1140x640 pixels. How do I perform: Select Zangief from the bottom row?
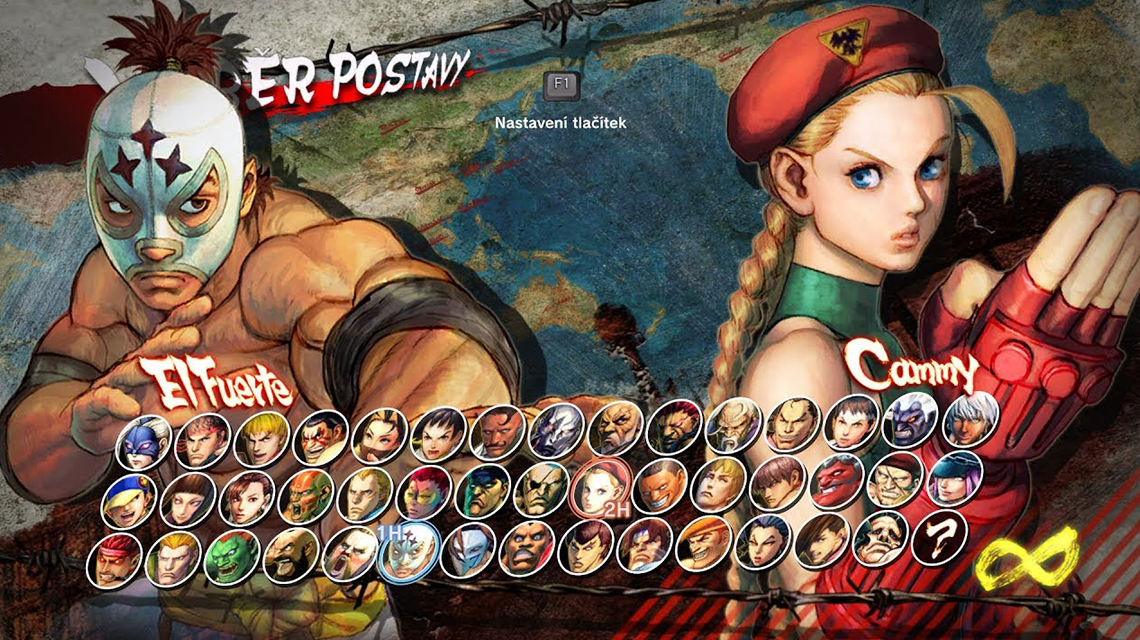[x=291, y=557]
